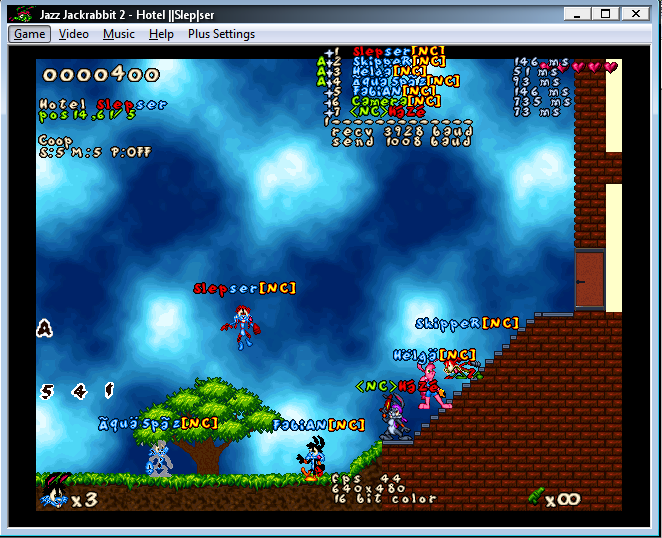Open the Game menu

[29, 34]
